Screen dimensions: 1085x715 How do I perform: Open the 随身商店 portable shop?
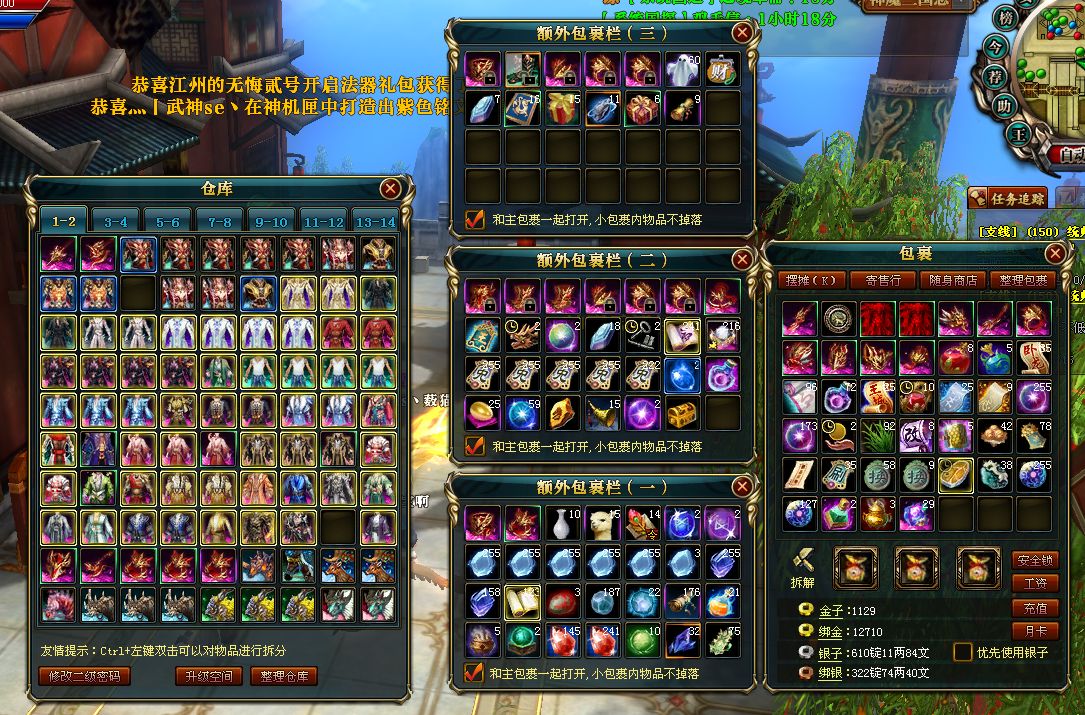click(x=953, y=281)
